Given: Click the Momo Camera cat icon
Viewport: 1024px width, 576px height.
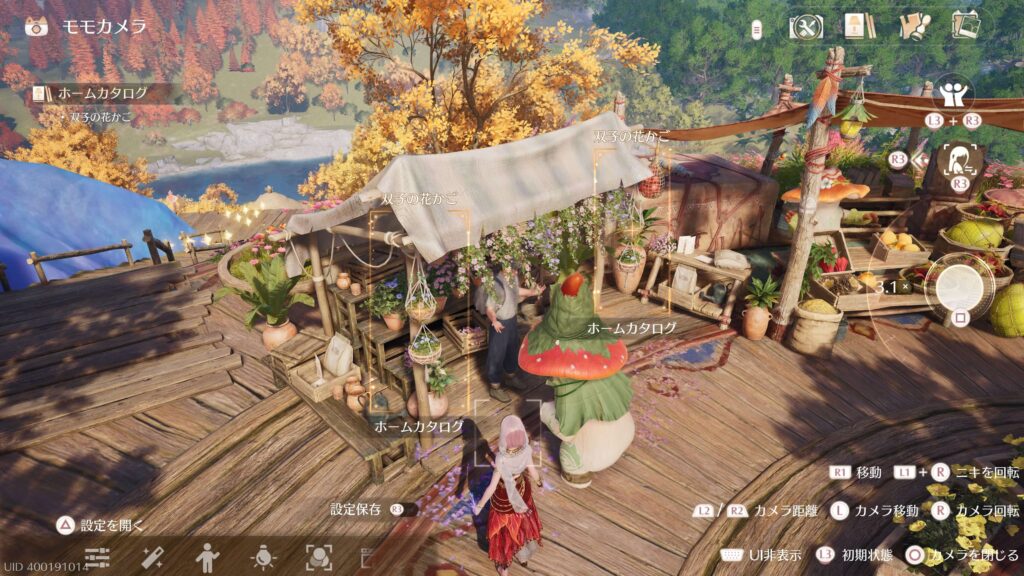Looking at the screenshot, I should pos(38,27).
